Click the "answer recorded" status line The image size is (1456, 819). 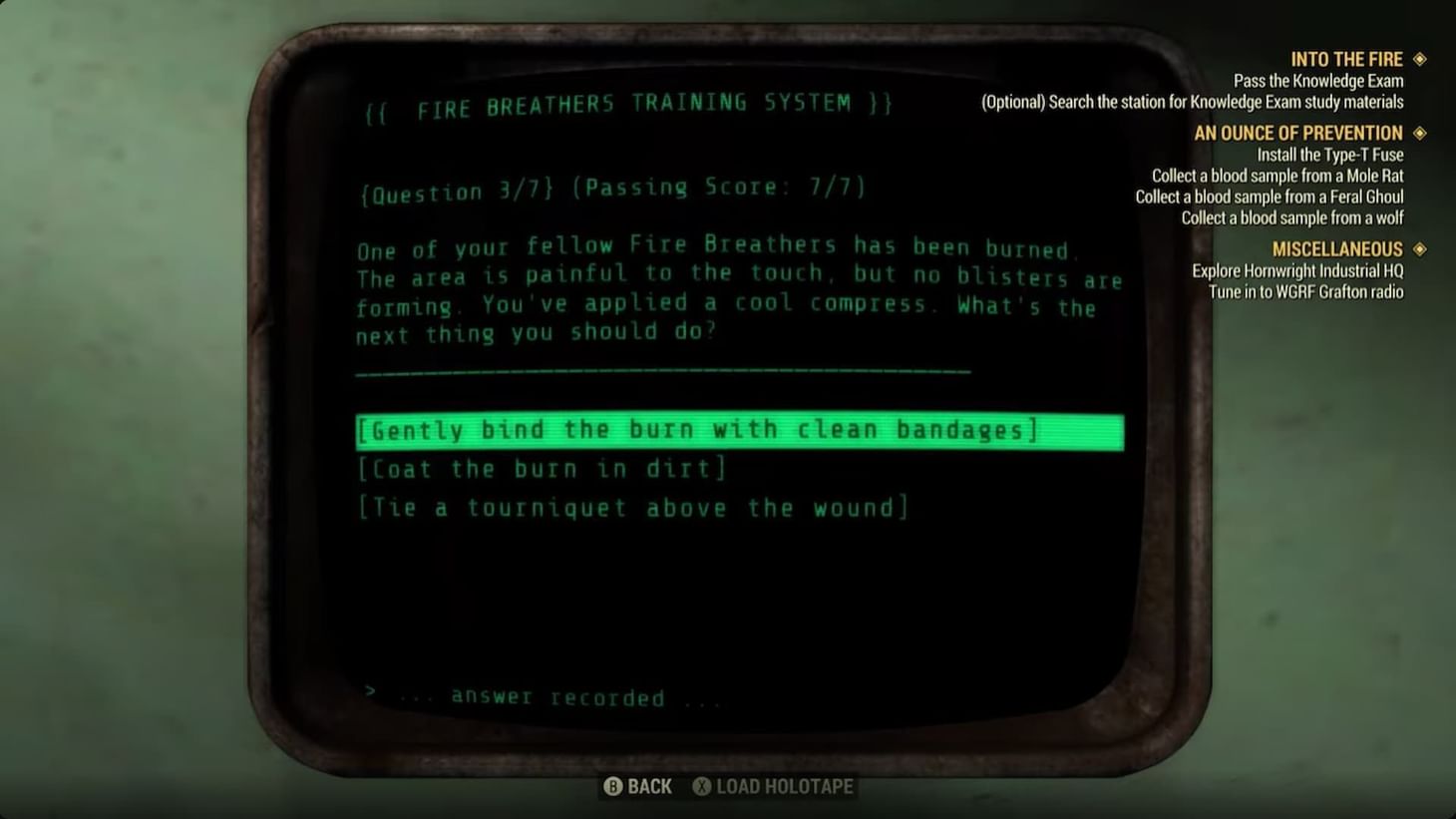[x=546, y=696]
